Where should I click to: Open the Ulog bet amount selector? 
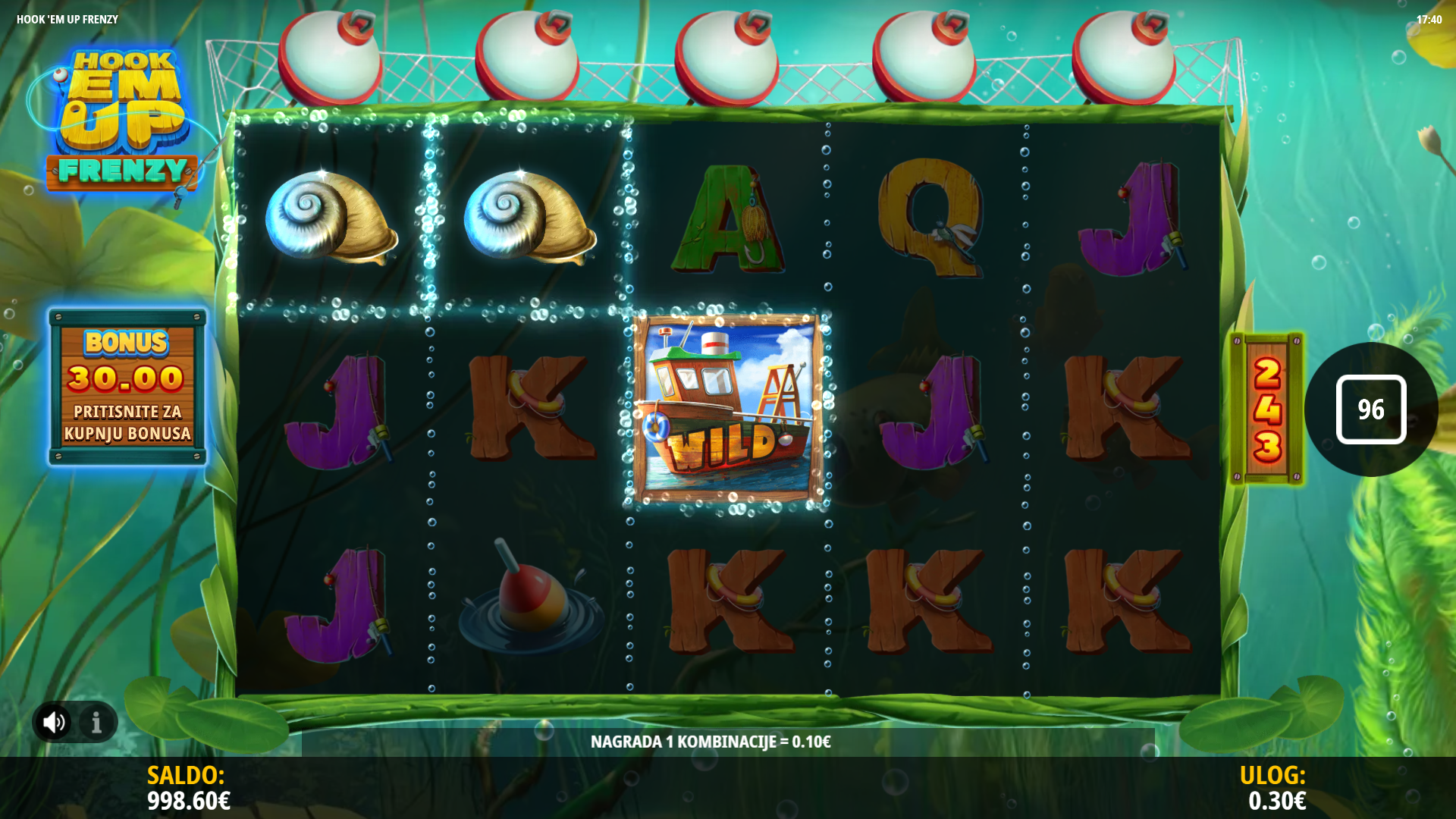click(1276, 789)
